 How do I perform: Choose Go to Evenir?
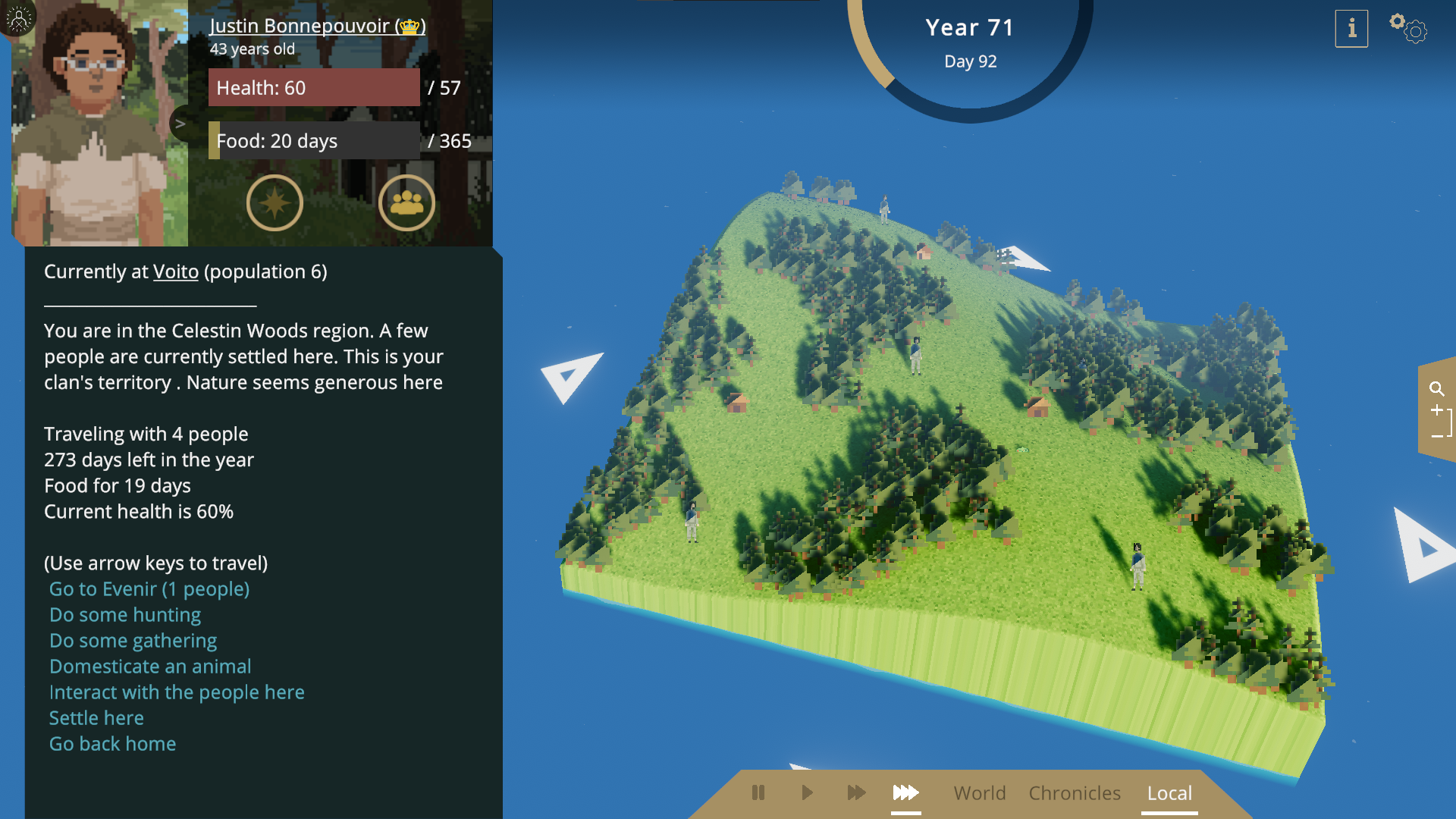[x=149, y=589]
